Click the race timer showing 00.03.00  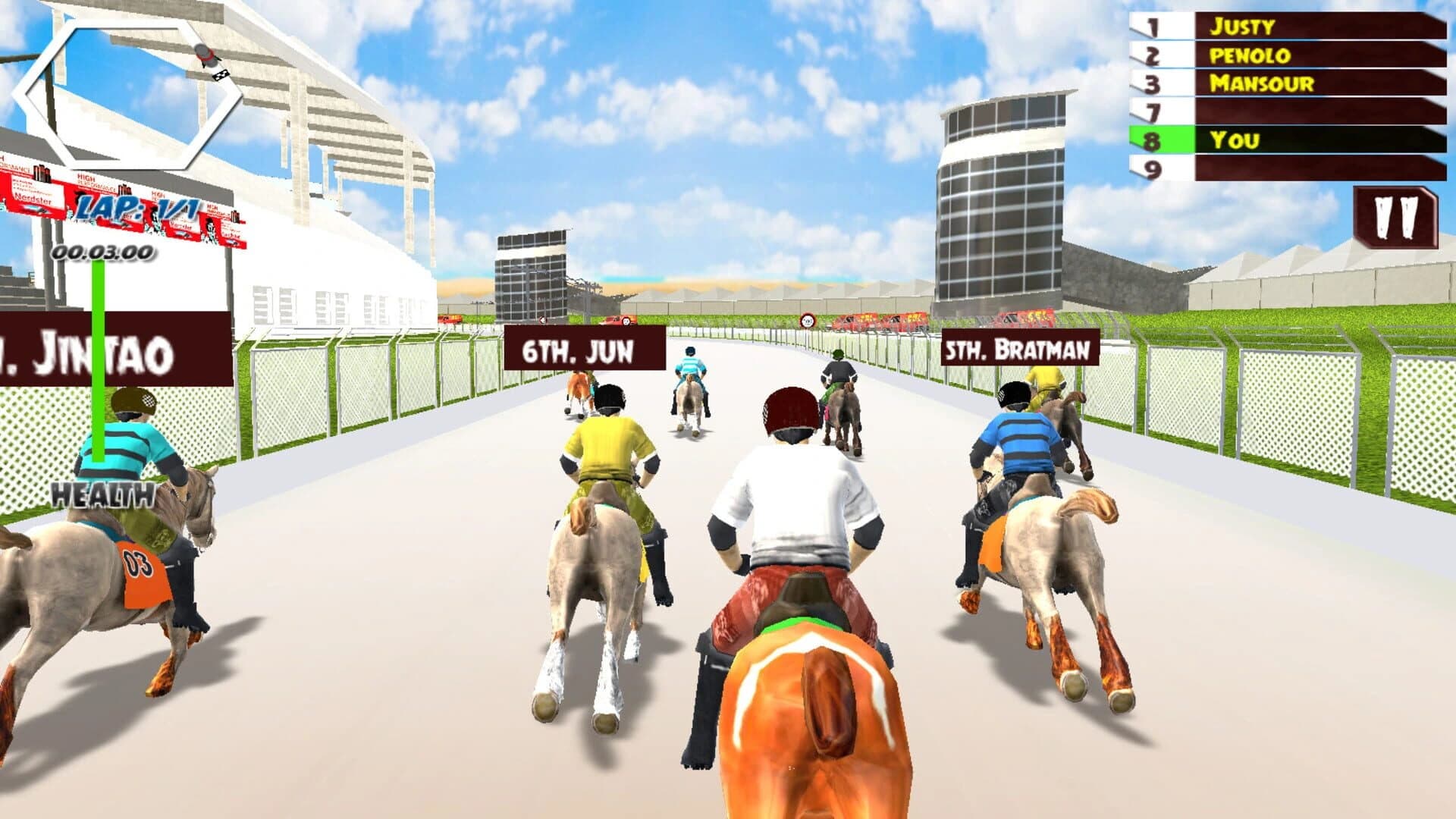point(101,250)
